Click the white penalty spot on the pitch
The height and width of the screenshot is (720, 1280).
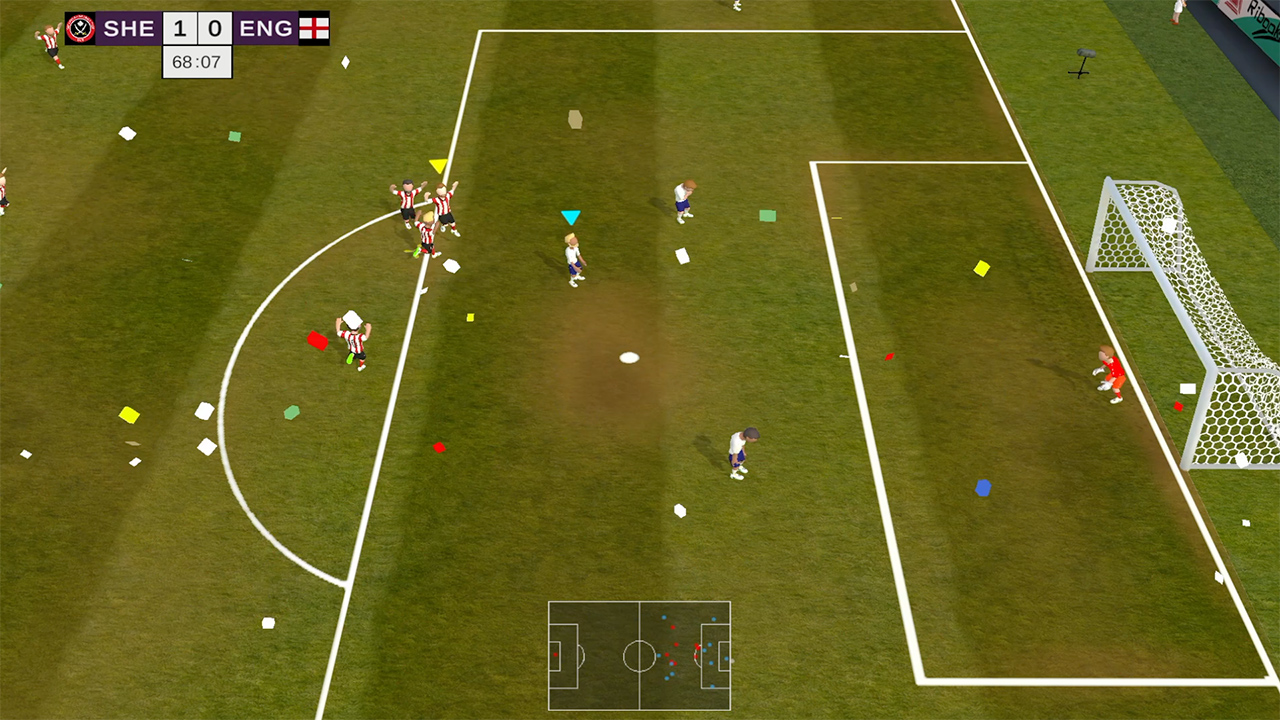pyautogui.click(x=629, y=356)
